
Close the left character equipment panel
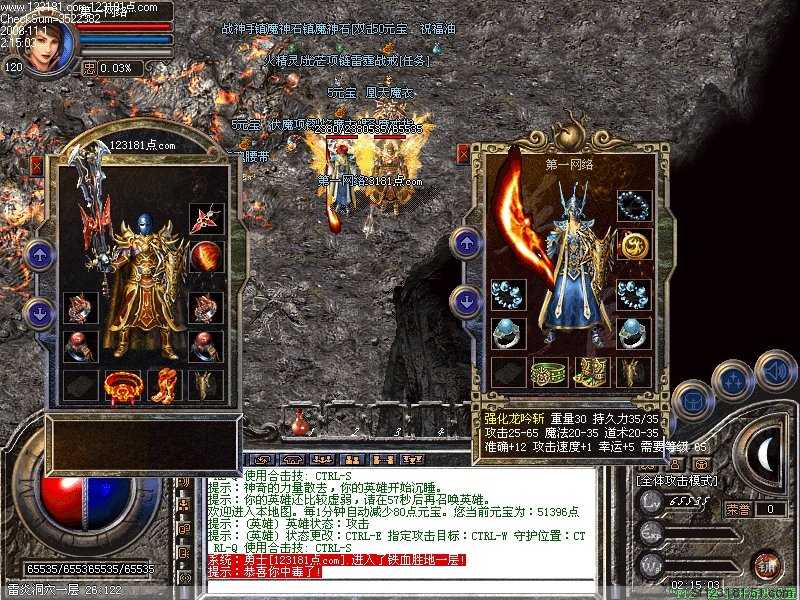pyautogui.click(x=38, y=166)
